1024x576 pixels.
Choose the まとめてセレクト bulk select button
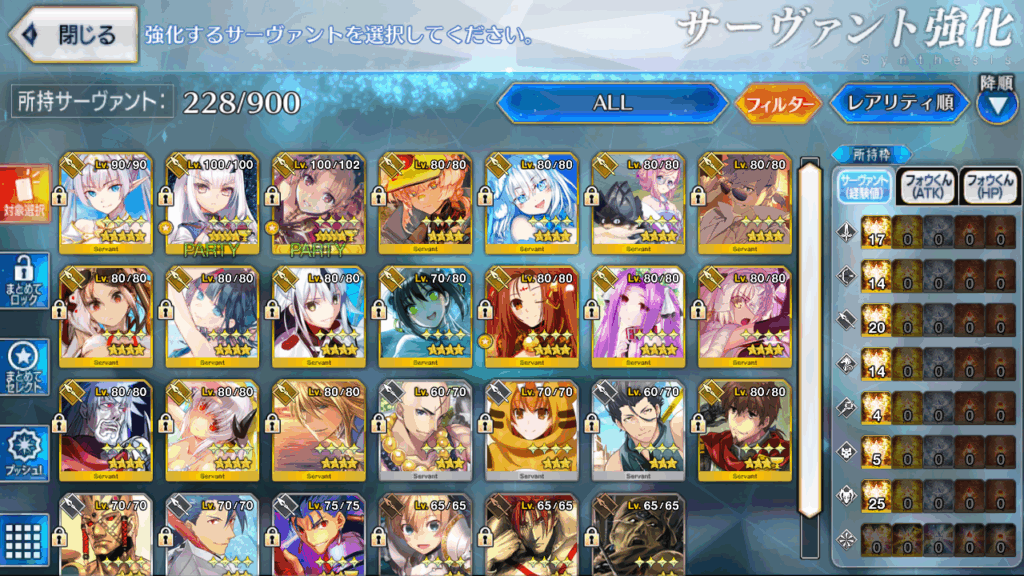(25, 368)
